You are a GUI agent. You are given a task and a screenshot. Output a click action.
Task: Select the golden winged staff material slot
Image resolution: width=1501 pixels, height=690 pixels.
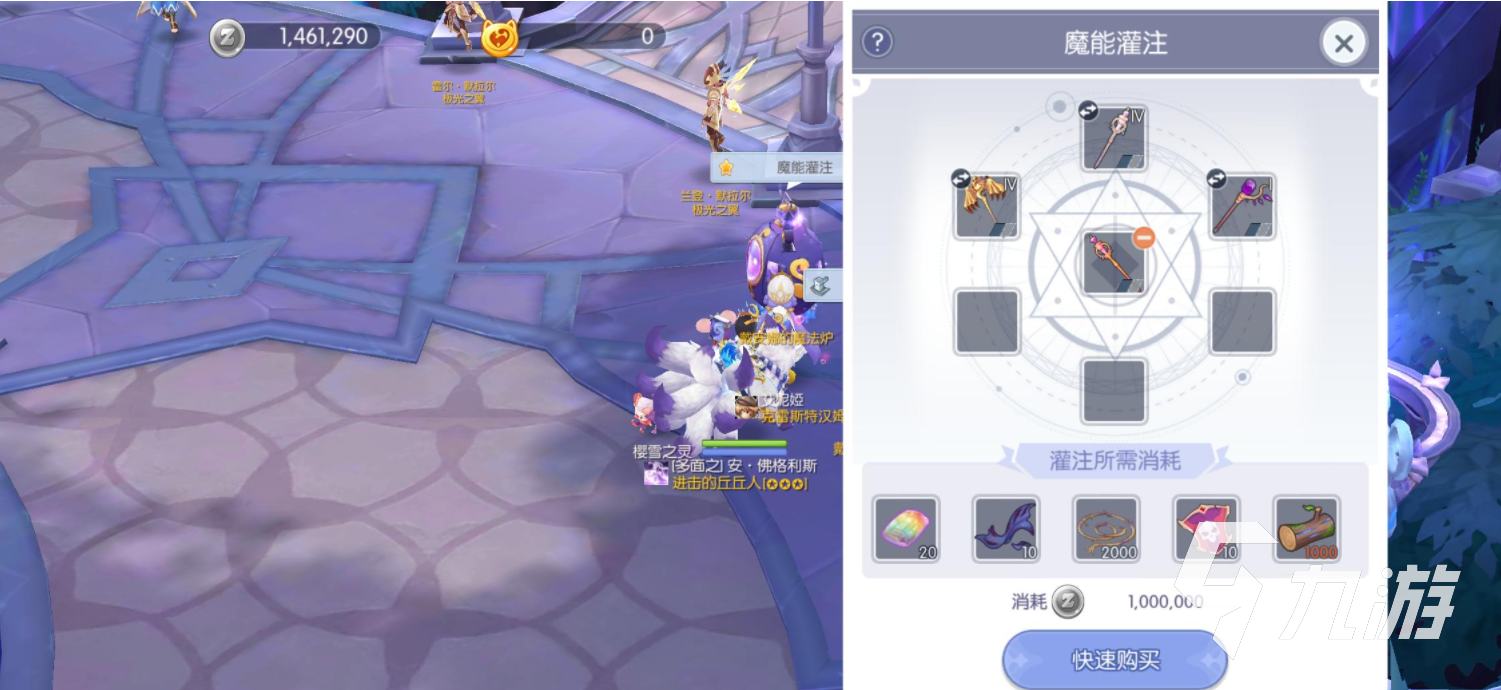tap(986, 205)
